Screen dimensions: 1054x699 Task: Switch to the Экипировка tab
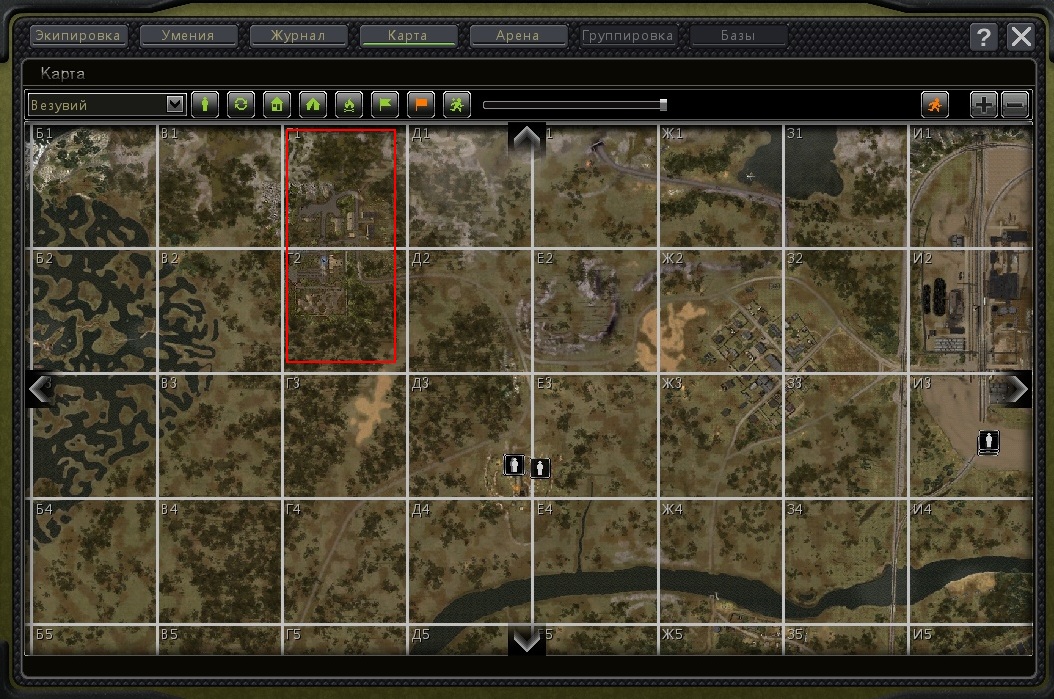[78, 36]
